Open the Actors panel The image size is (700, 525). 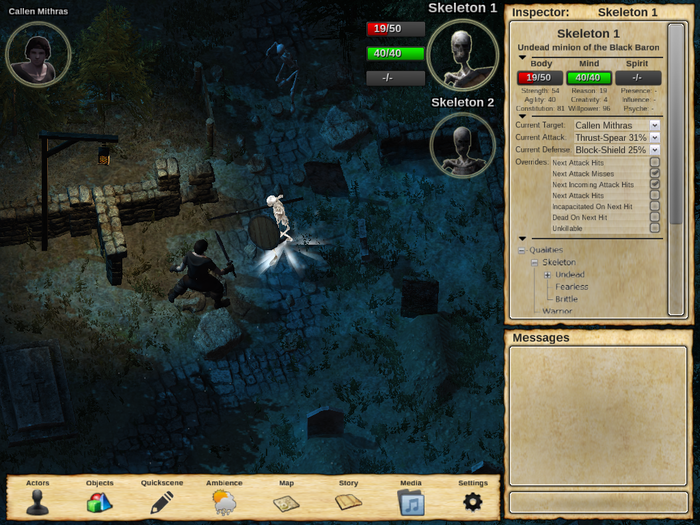[x=38, y=498]
